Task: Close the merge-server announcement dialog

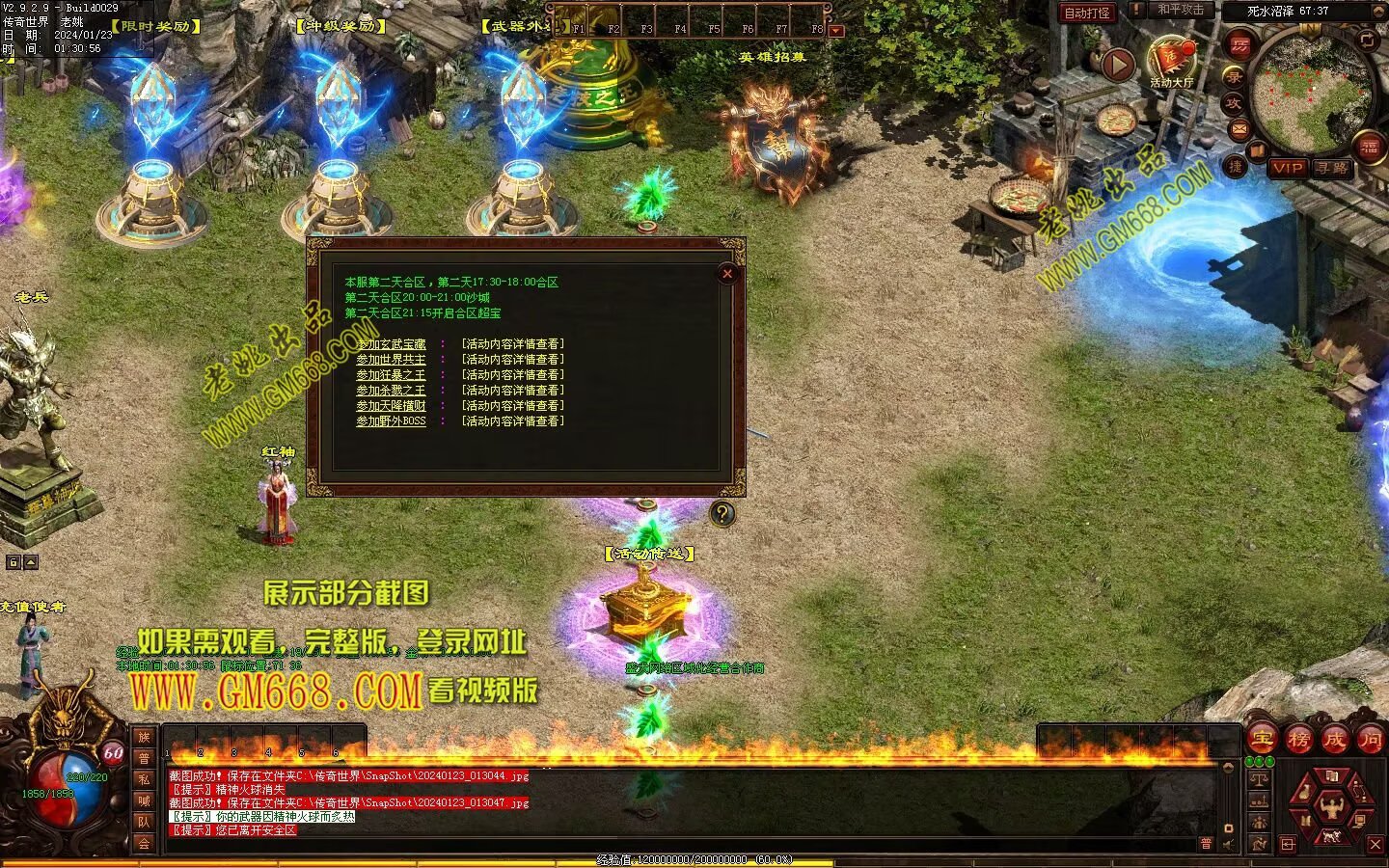Action: (x=727, y=274)
